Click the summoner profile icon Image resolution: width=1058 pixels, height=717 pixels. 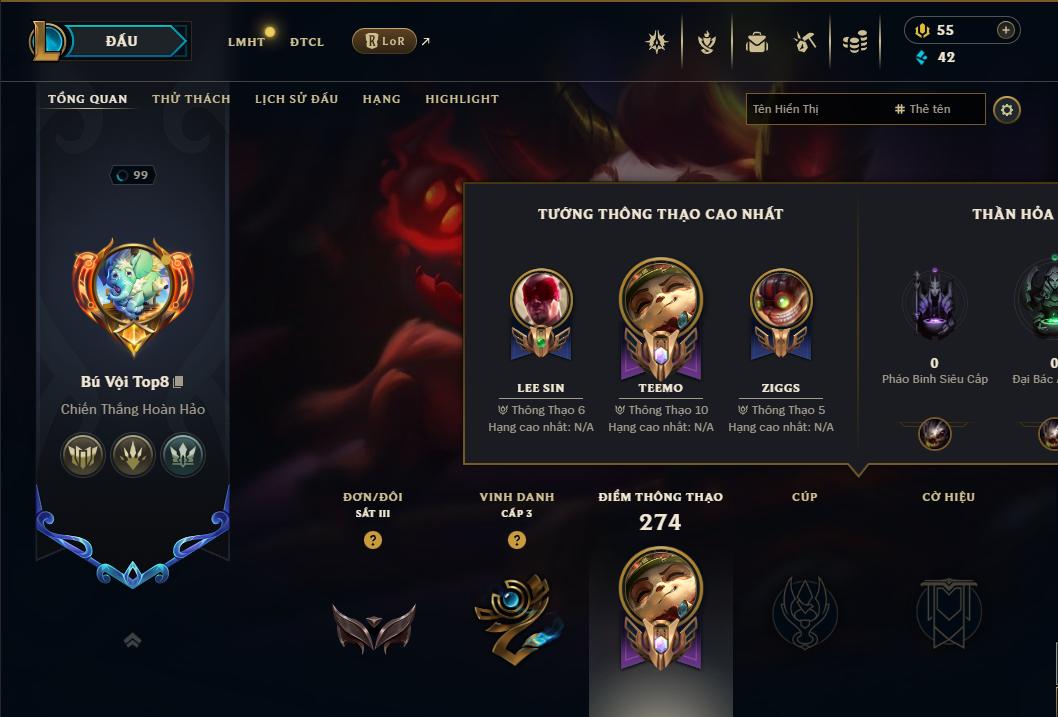click(133, 288)
